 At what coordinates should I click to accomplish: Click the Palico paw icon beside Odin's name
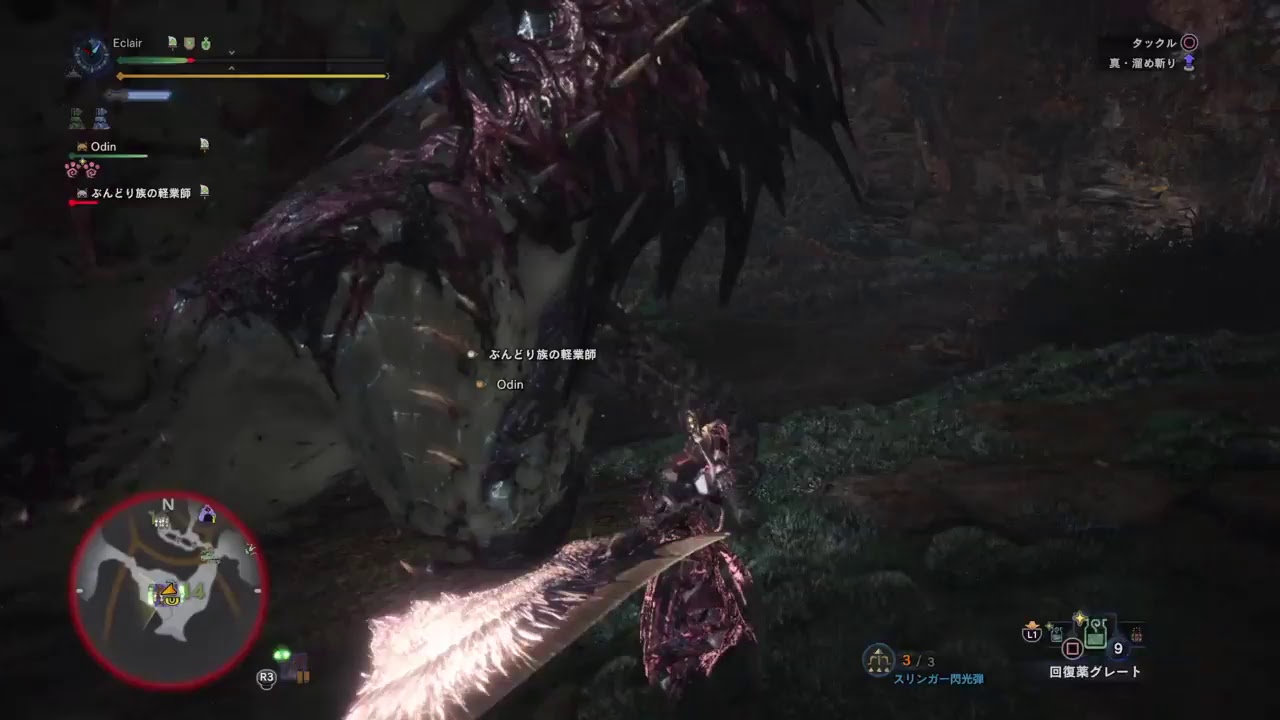click(81, 147)
